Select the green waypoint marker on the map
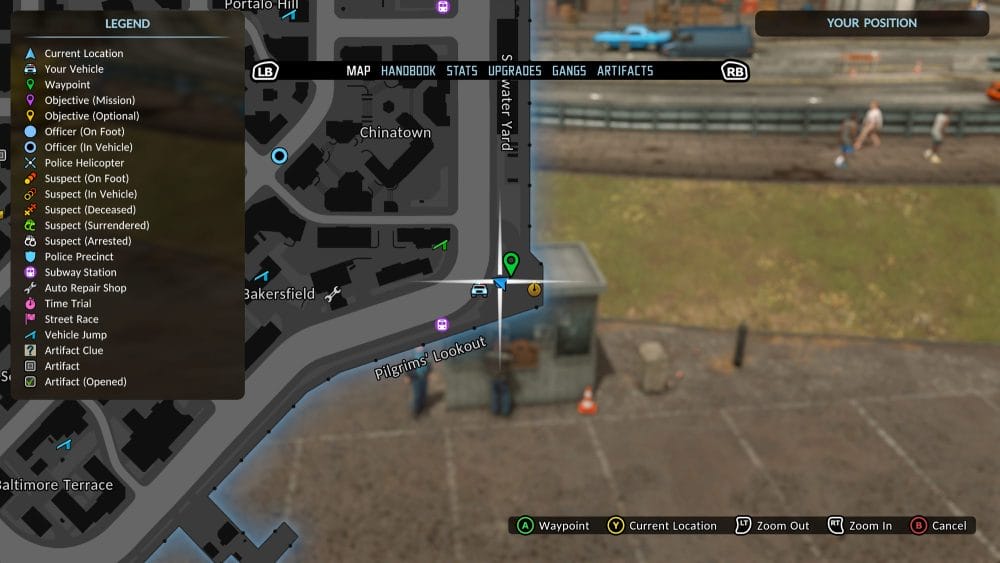This screenshot has height=563, width=1000. coord(511,263)
